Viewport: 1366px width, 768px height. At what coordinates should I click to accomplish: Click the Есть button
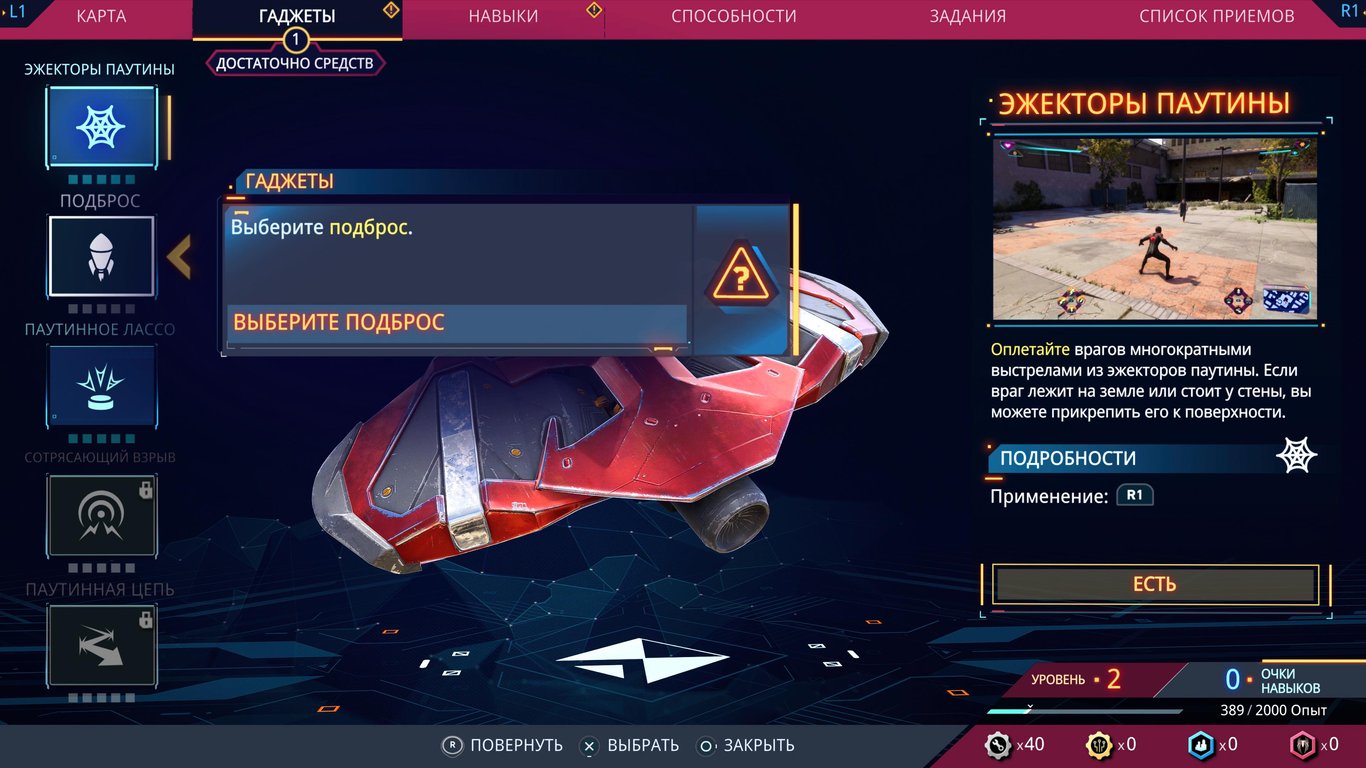tap(1154, 585)
